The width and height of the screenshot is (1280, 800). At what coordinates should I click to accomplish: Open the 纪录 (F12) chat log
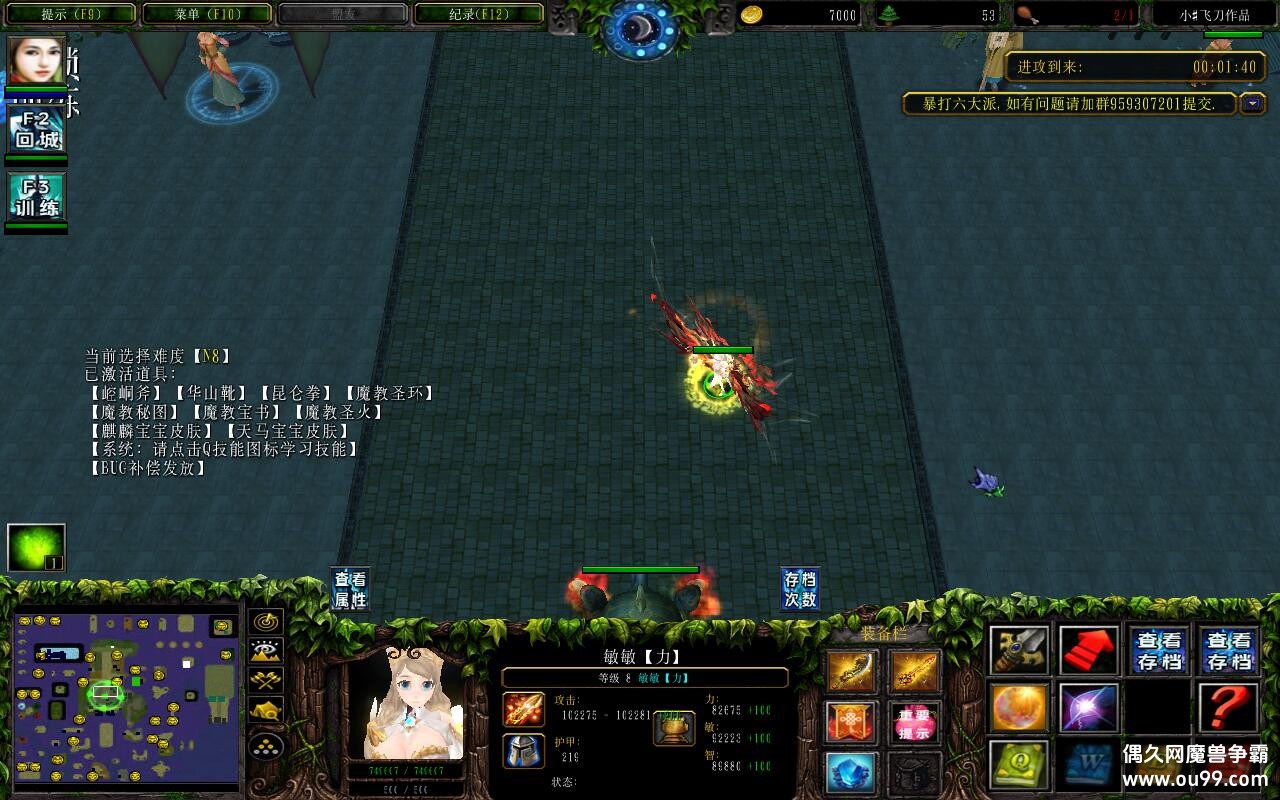click(x=478, y=14)
